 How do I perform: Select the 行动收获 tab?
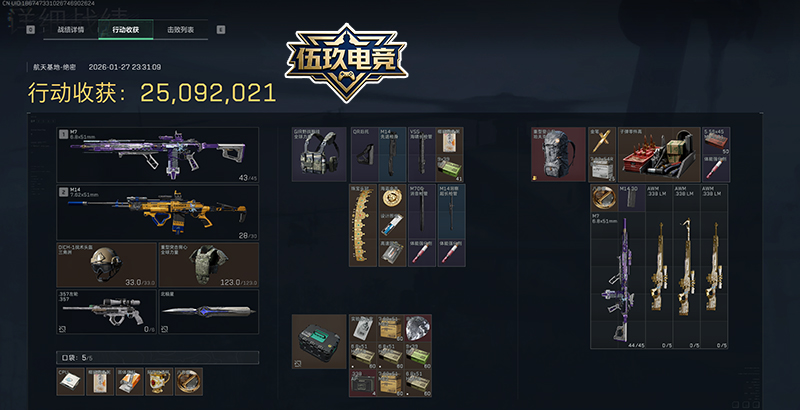click(x=126, y=30)
